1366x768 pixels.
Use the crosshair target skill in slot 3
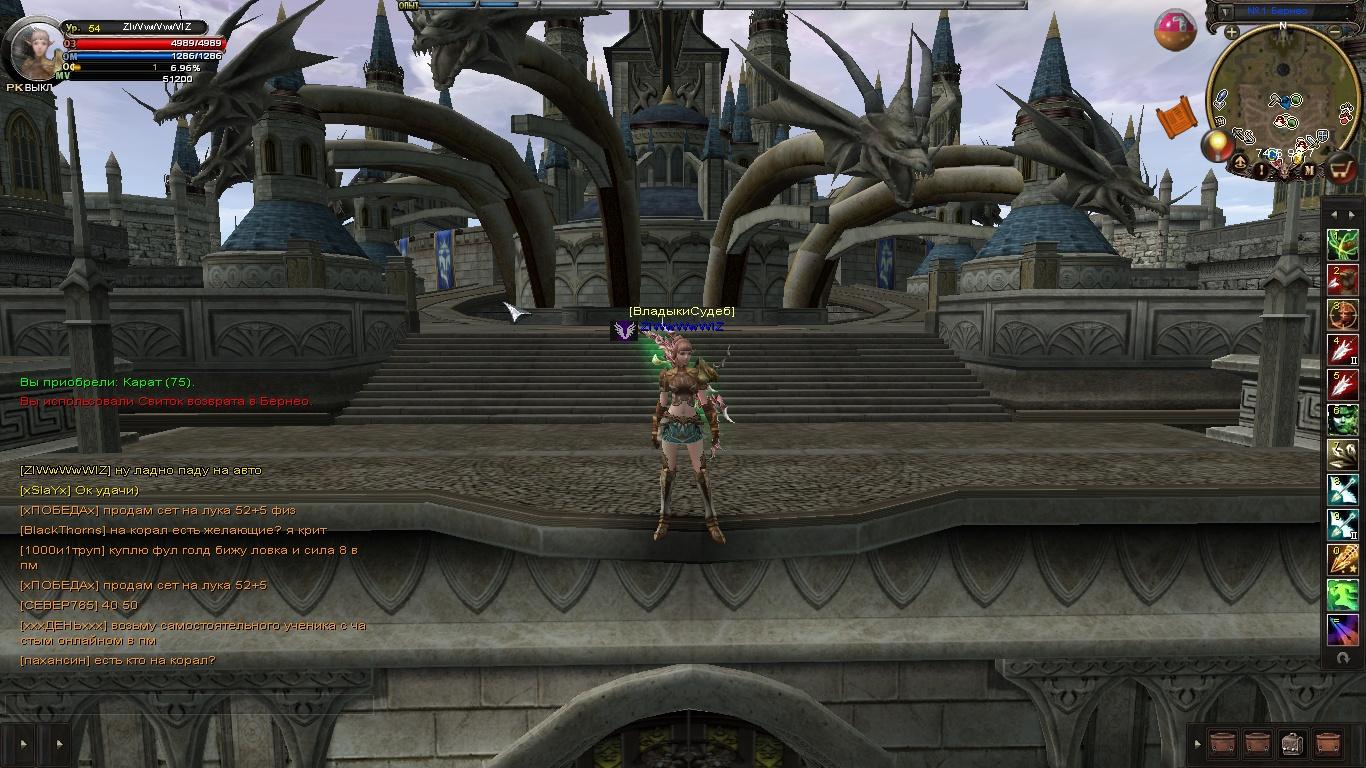(1342, 314)
